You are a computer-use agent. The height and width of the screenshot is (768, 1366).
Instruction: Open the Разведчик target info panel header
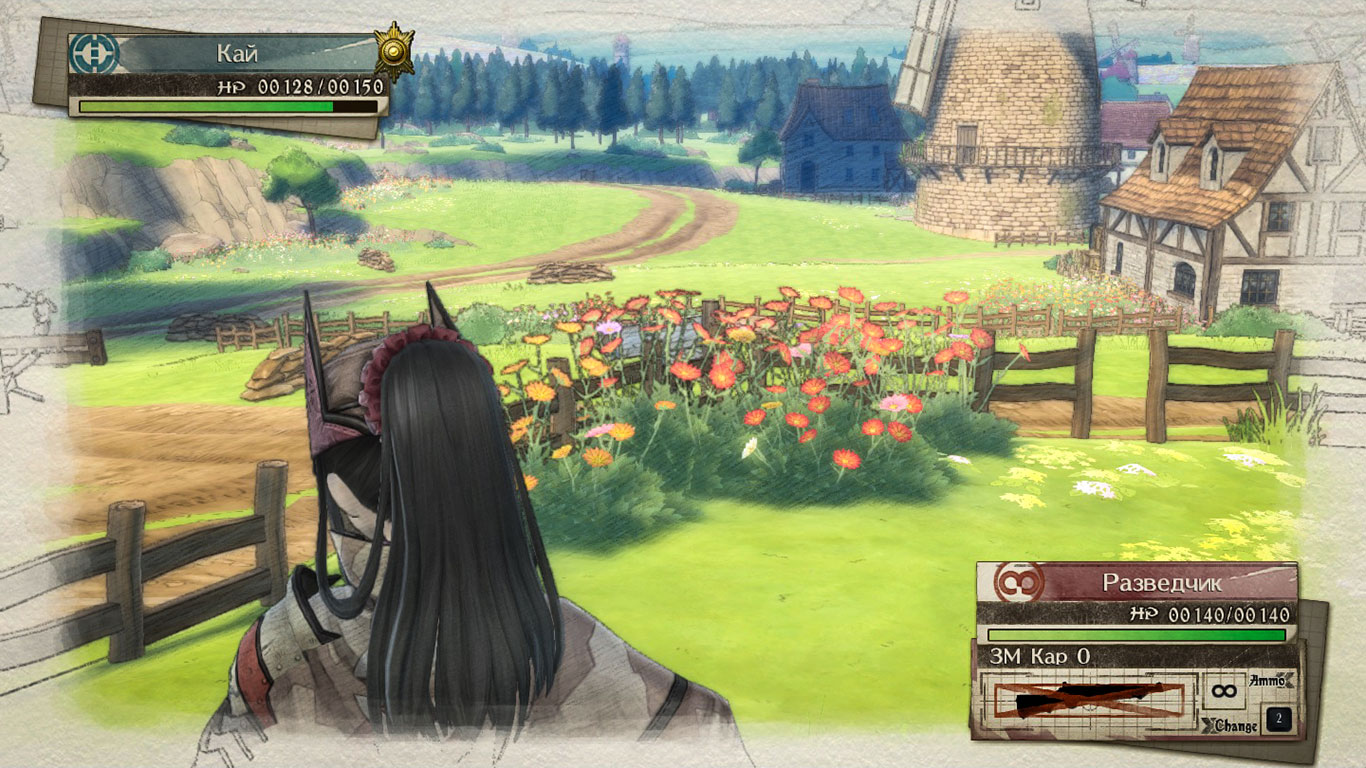tap(1161, 582)
